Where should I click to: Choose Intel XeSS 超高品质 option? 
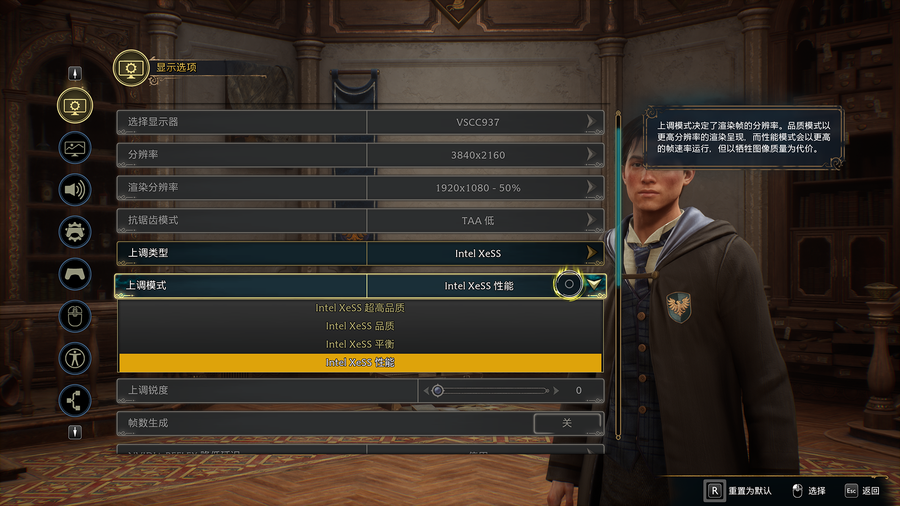(360, 308)
